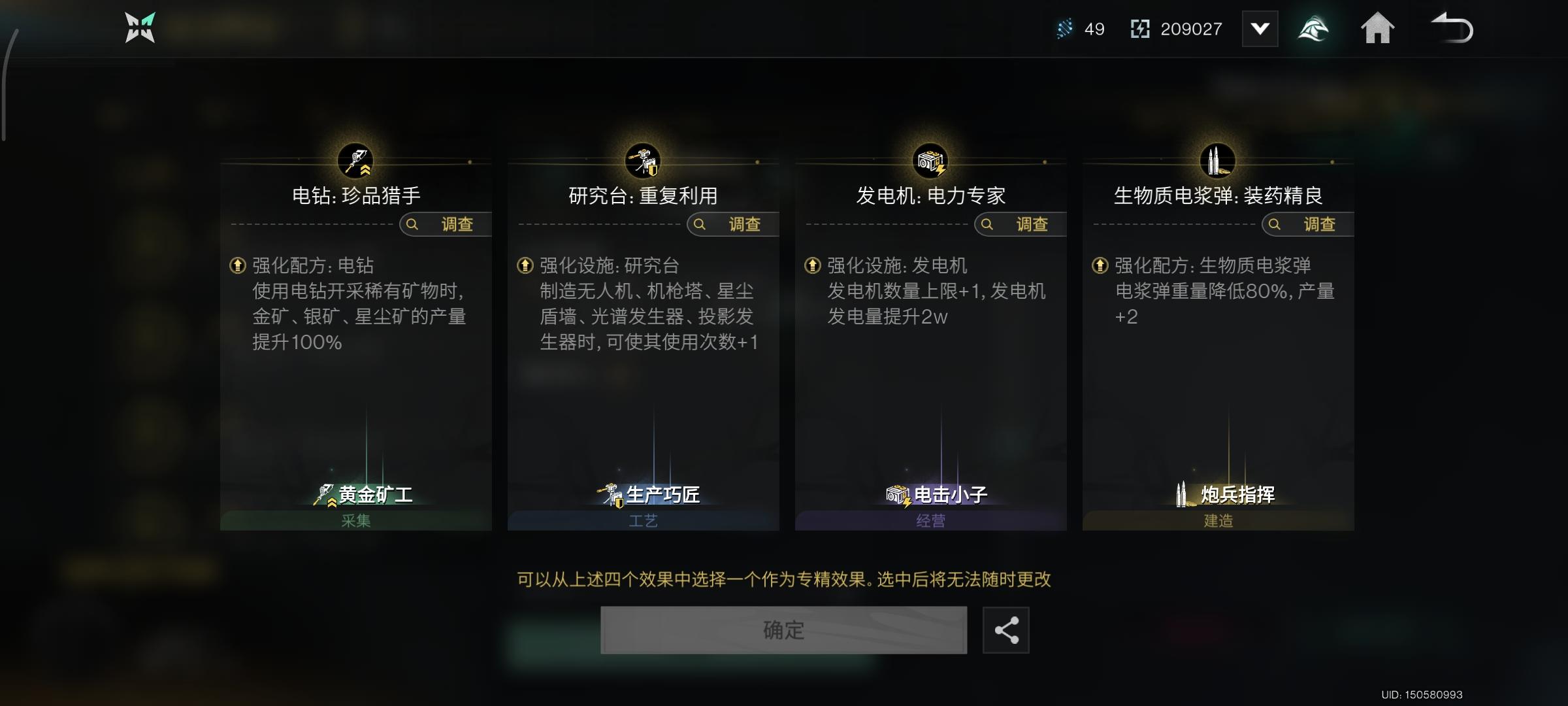
Task: Click the Home icon in top bar
Action: point(1379,28)
